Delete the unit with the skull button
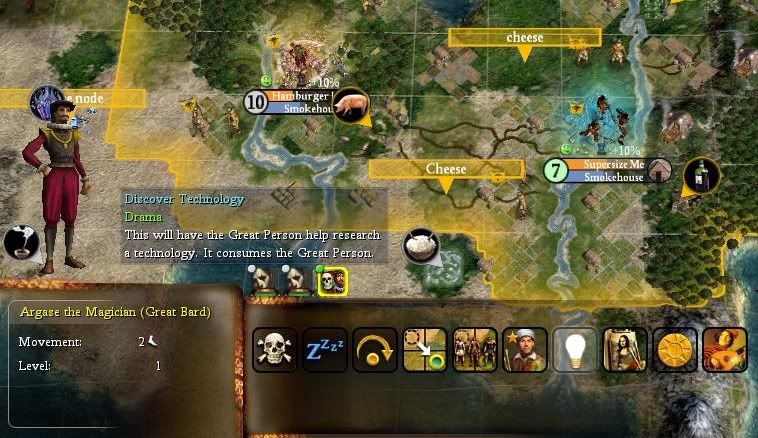Screen dimensions: 758x438 (x=275, y=350)
